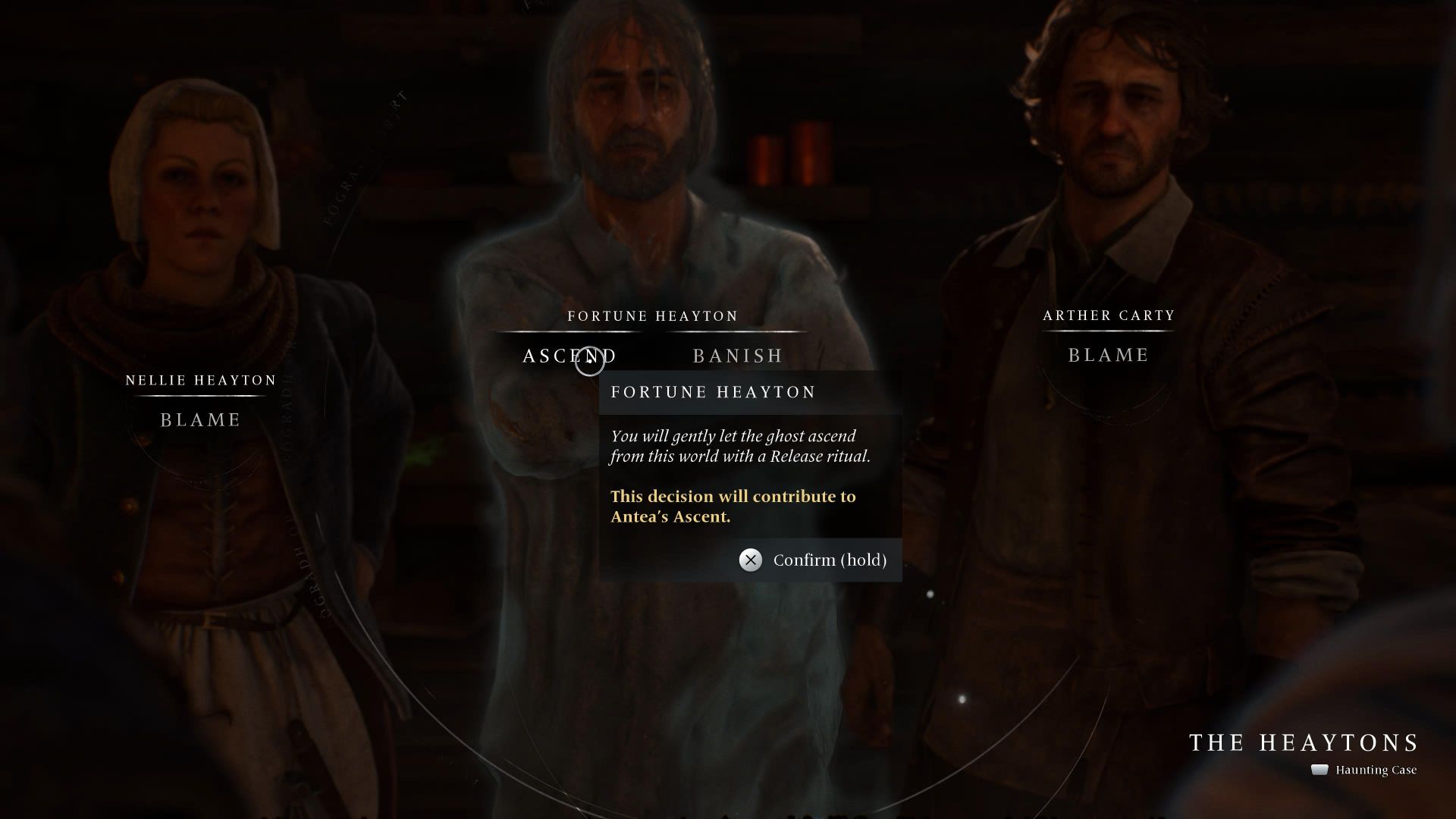Hold Confirm to validate the decision
Viewport: 1456px width, 819px height.
[830, 560]
